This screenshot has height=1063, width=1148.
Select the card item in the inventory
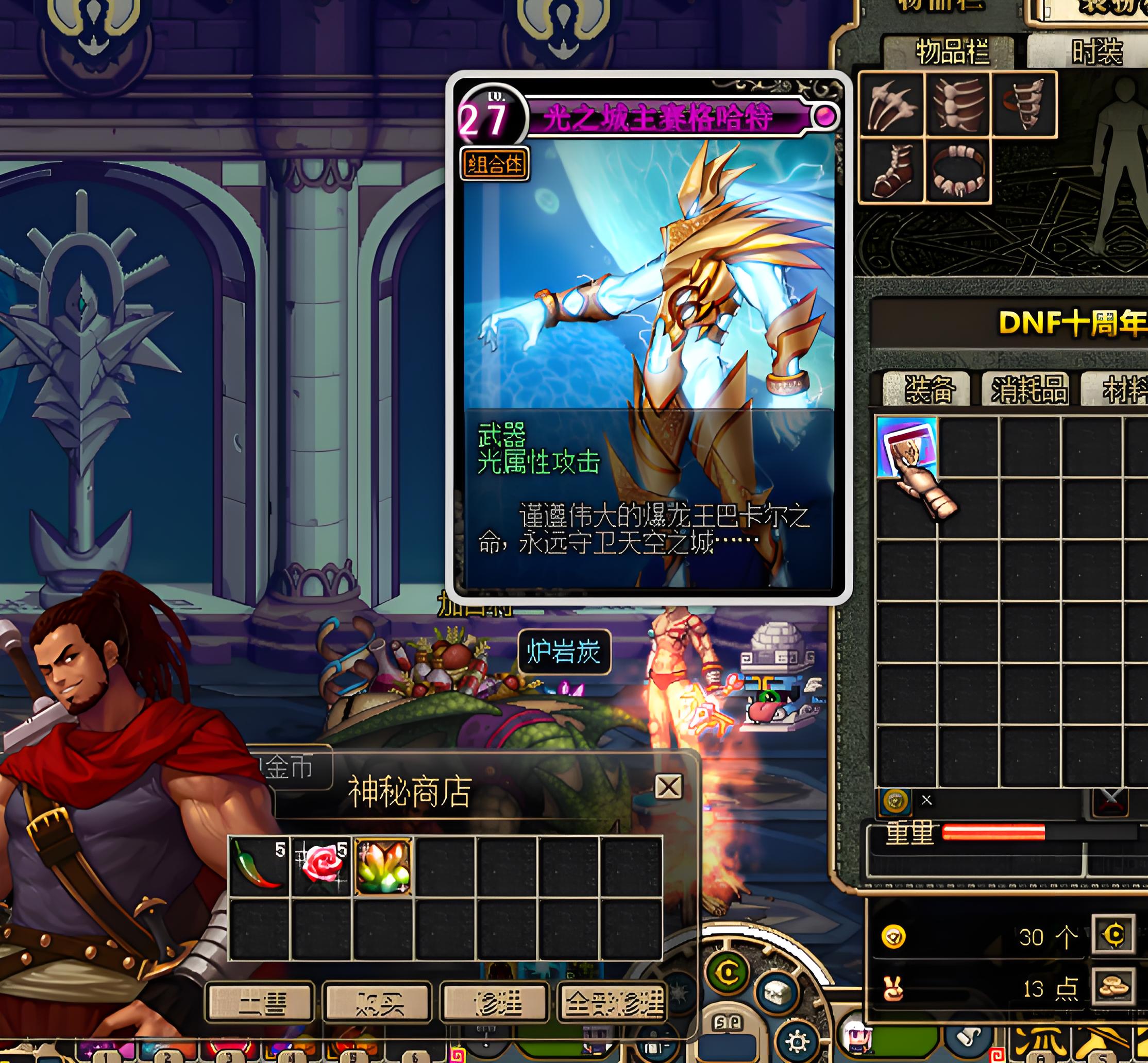coord(906,448)
